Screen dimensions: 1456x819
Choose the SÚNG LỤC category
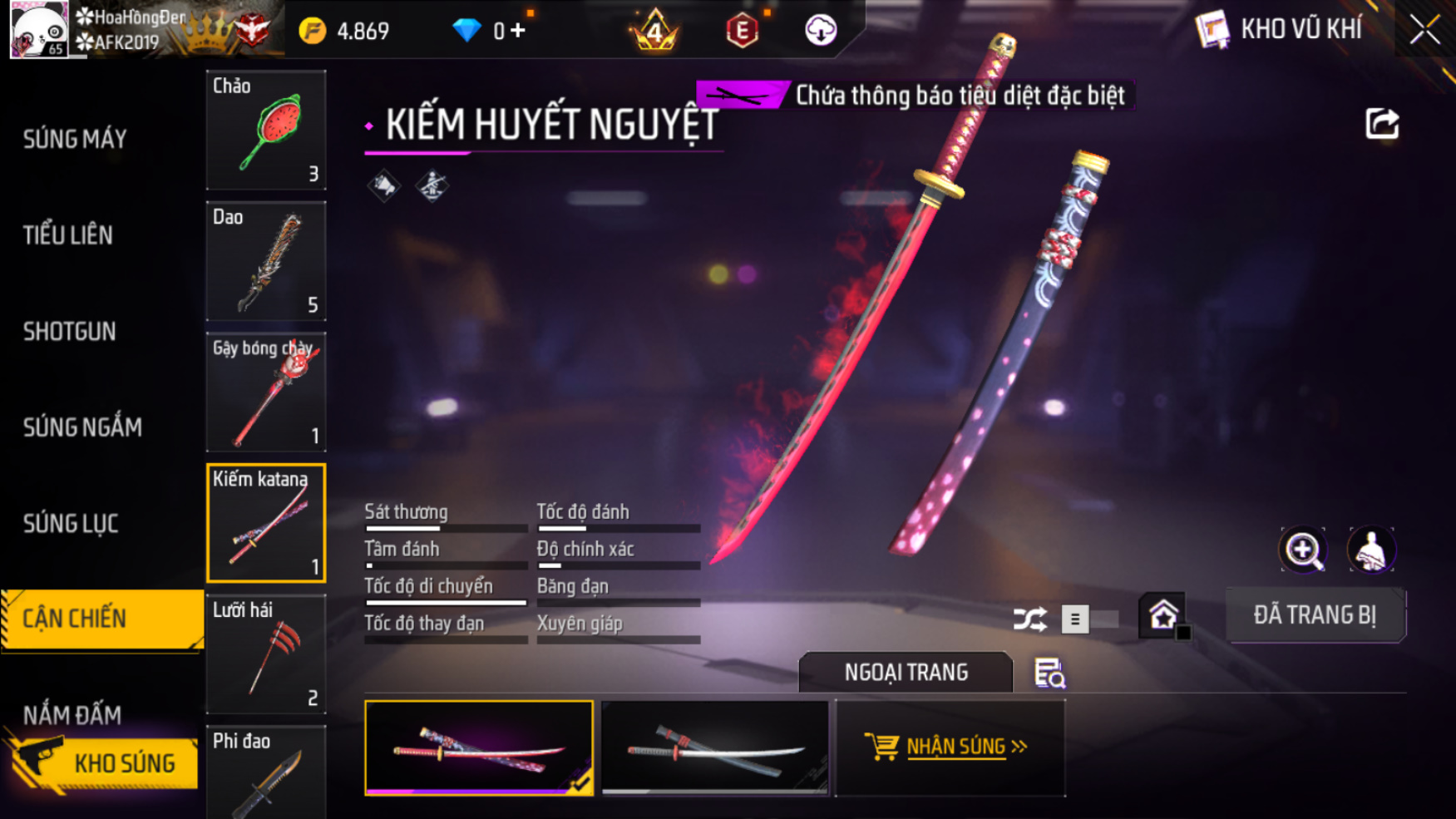click(x=71, y=524)
